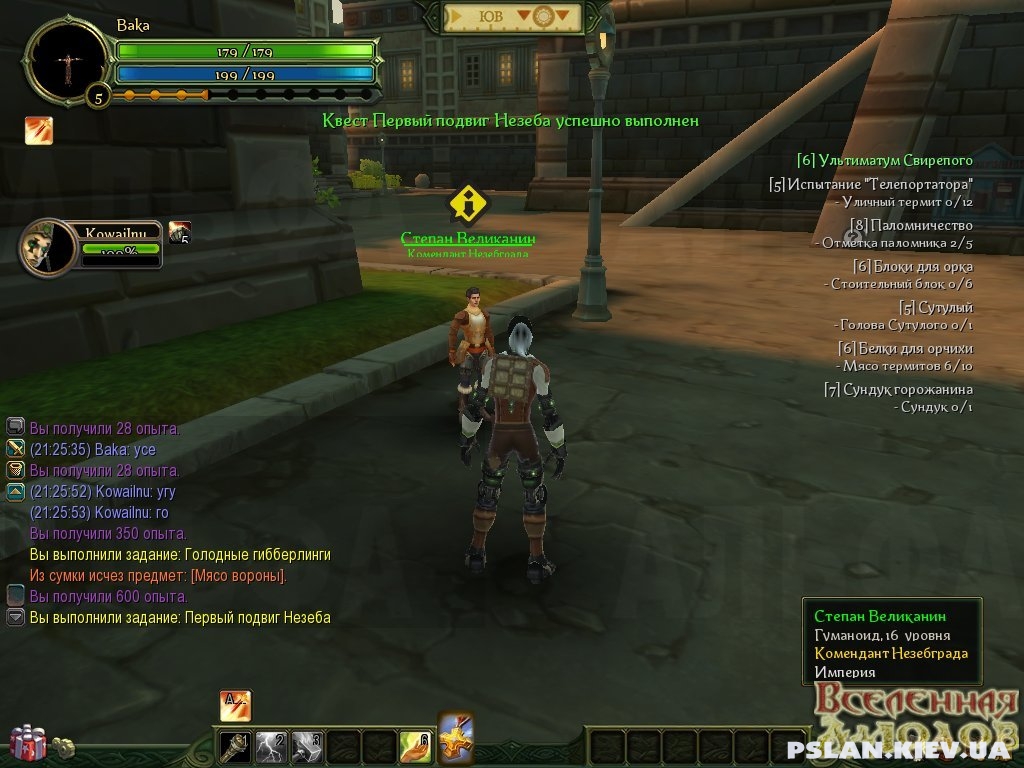Select the Сундук горожанина quest entry
The image size is (1024, 768).
point(898,389)
